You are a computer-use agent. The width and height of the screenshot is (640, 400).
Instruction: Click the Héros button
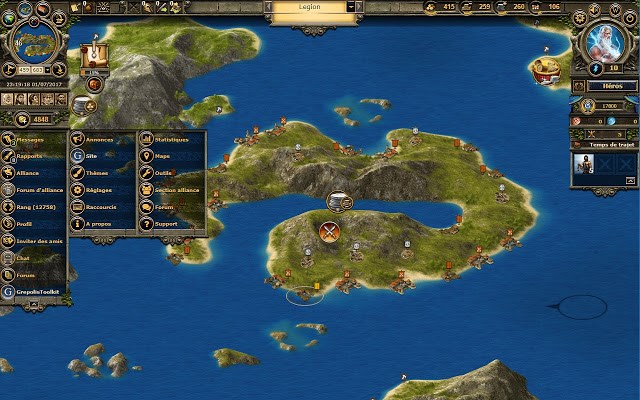pos(603,87)
